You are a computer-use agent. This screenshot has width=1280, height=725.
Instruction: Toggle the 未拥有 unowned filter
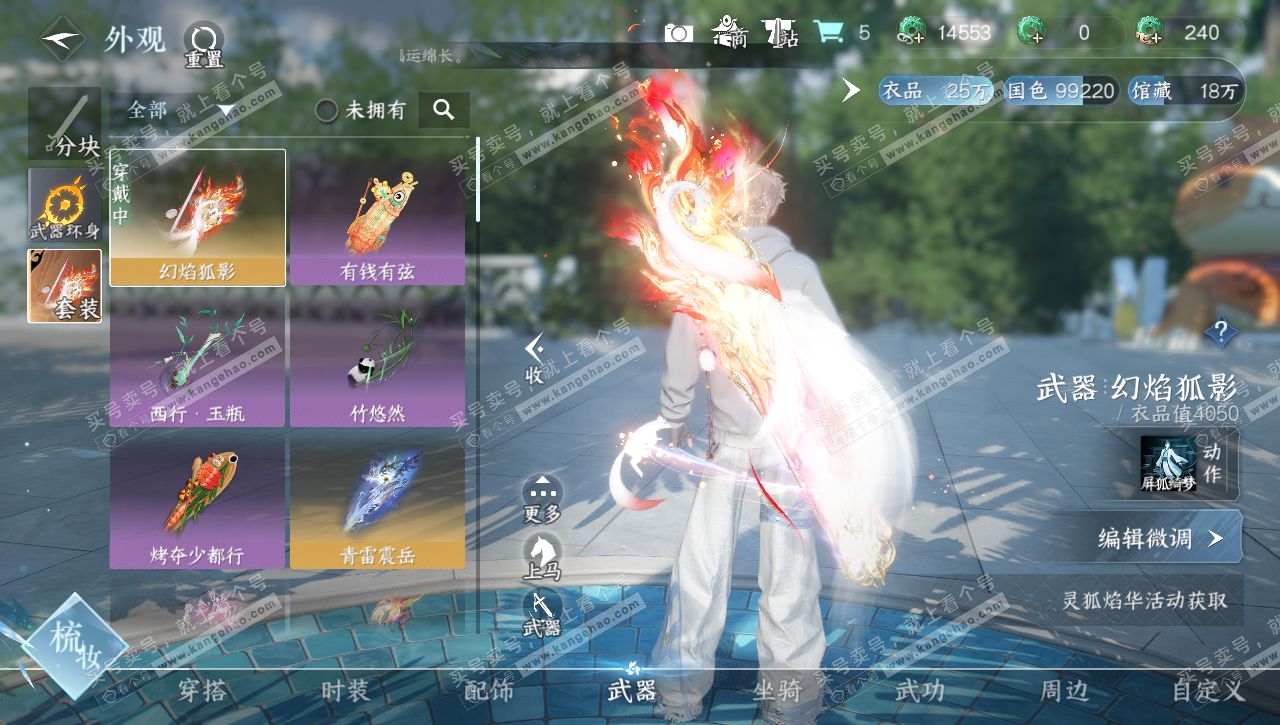point(327,110)
